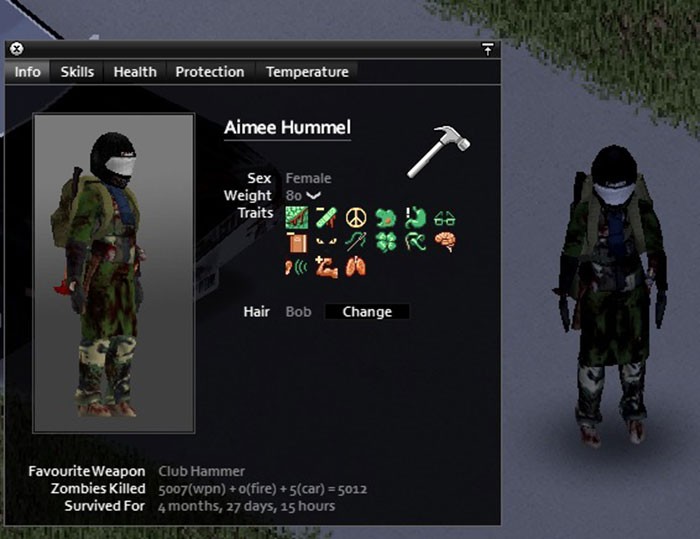Select the lungs trait icon
700x539 pixels.
coord(355,267)
